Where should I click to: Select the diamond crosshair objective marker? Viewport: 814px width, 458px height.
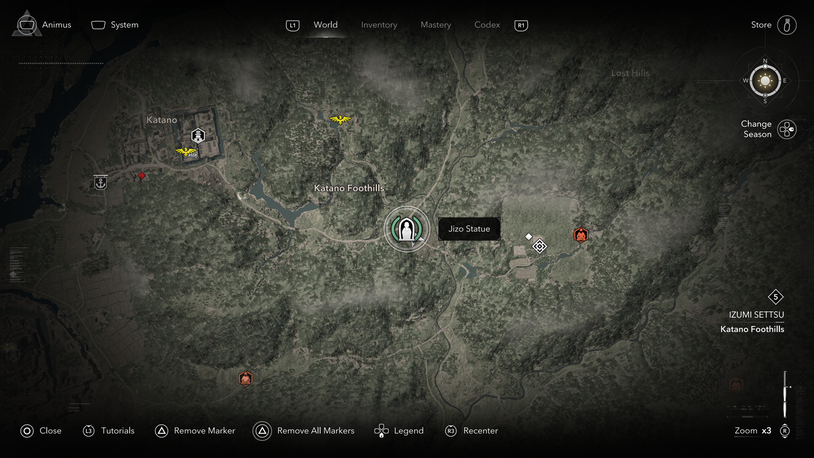coord(540,246)
